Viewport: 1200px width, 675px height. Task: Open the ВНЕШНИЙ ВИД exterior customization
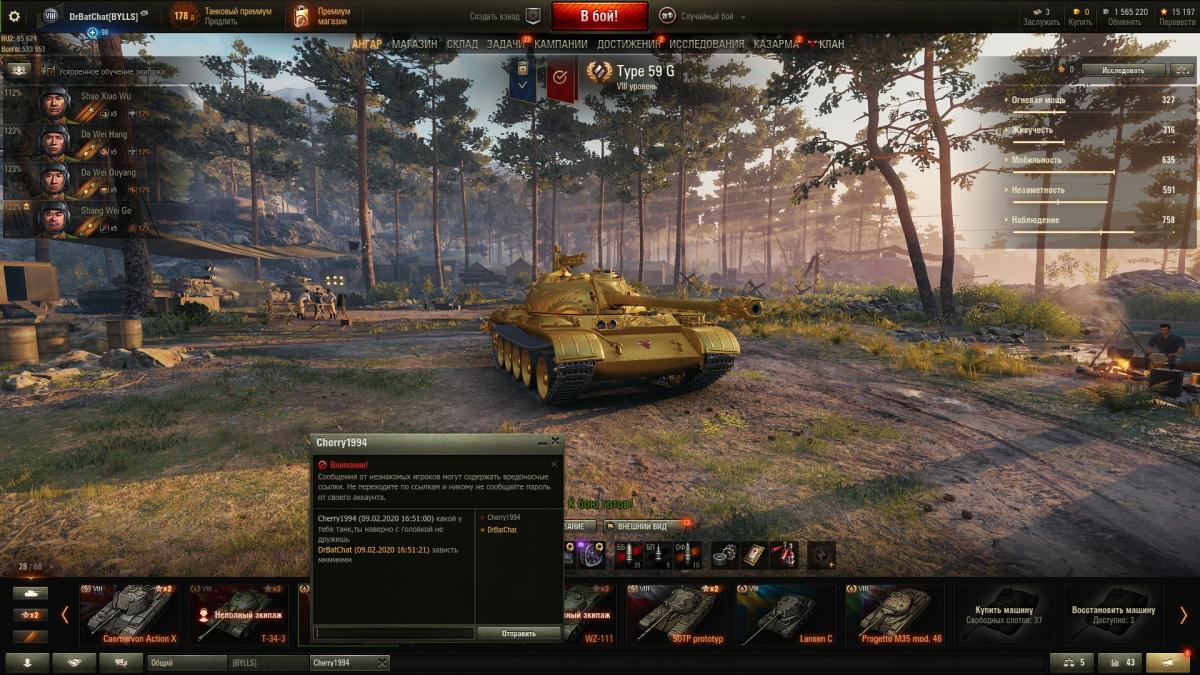tap(640, 526)
